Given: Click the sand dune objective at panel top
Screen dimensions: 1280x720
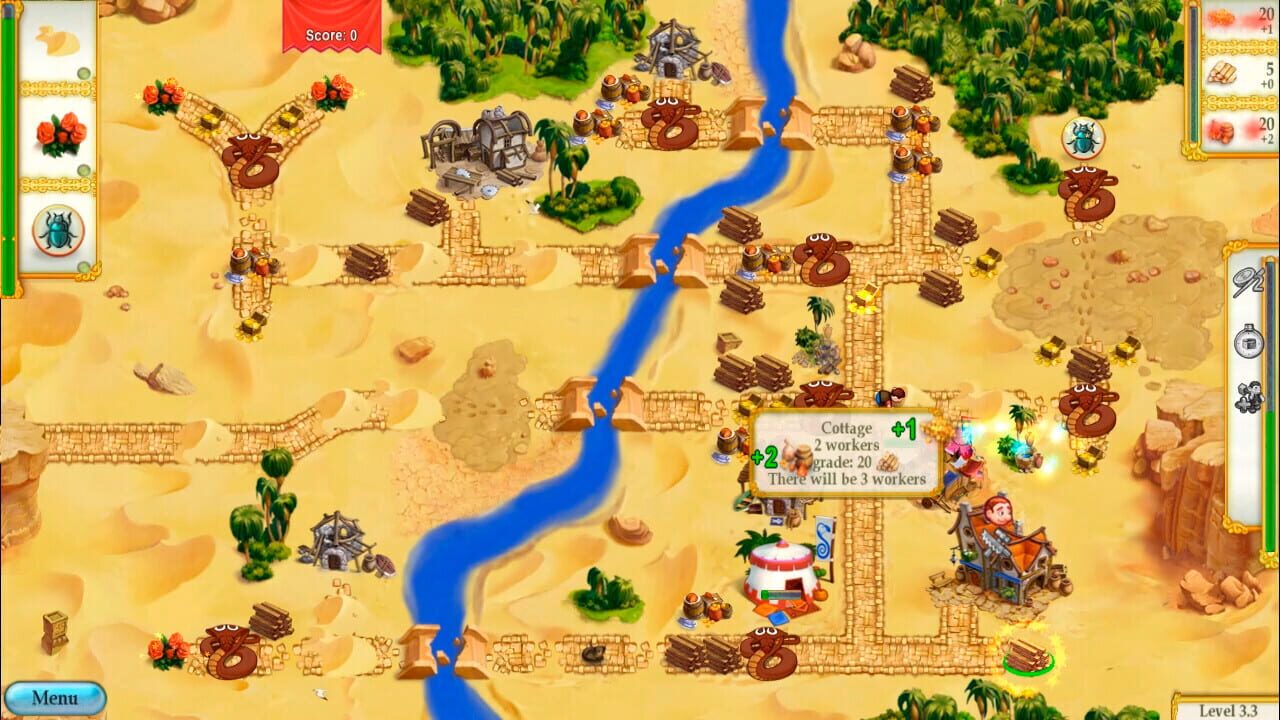Looking at the screenshot, I should pyautogui.click(x=57, y=42).
